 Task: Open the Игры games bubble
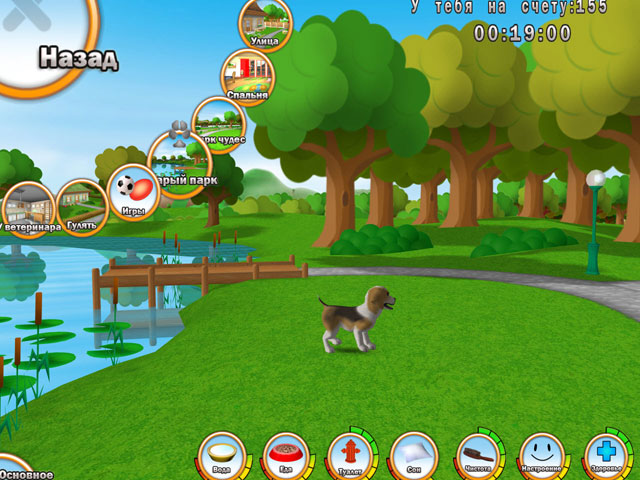click(133, 192)
